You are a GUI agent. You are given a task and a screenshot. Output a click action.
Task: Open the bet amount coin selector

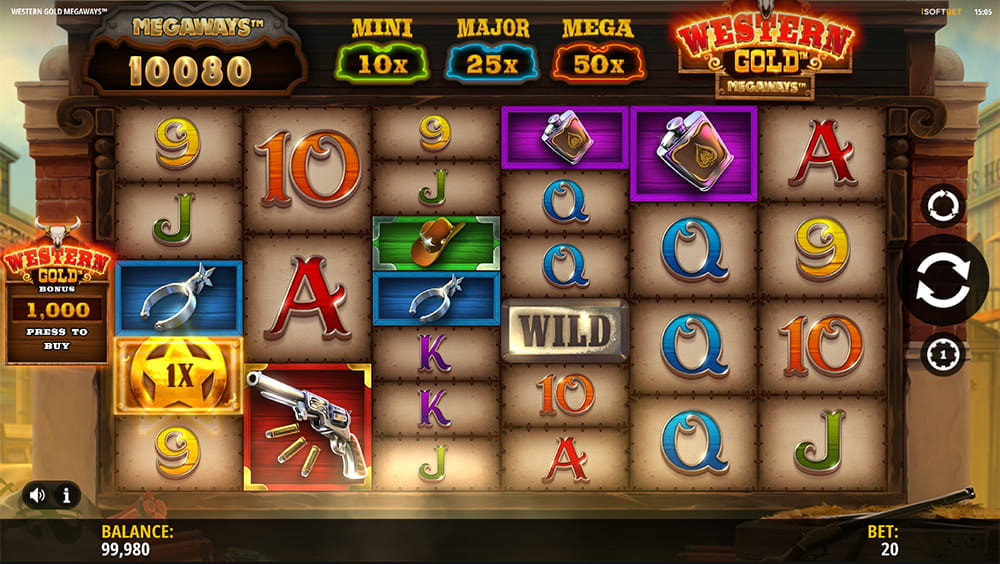pos(942,353)
